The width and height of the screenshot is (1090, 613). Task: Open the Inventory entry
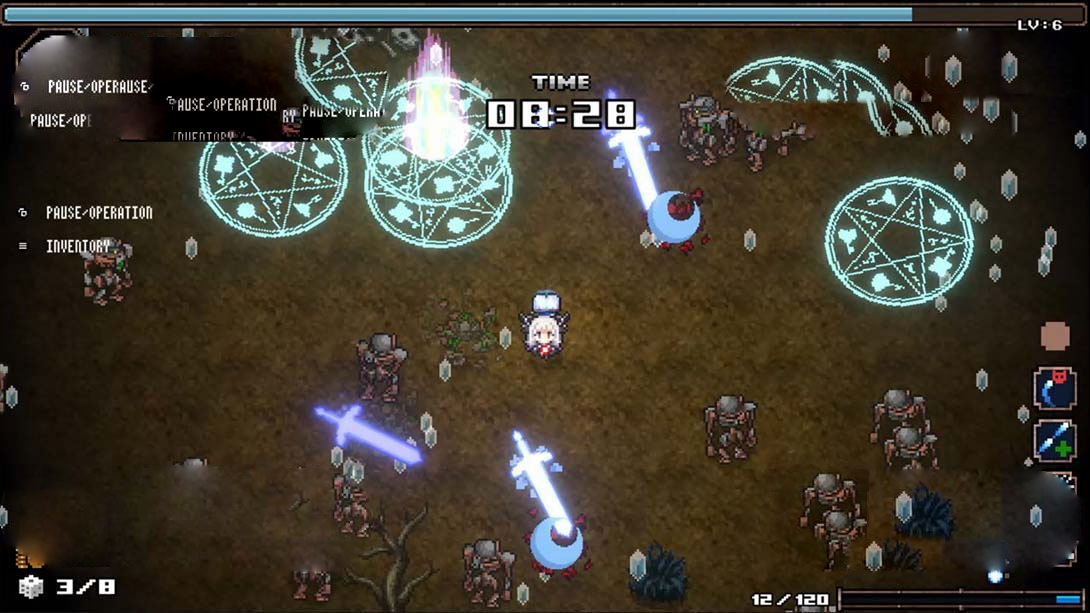coord(78,246)
